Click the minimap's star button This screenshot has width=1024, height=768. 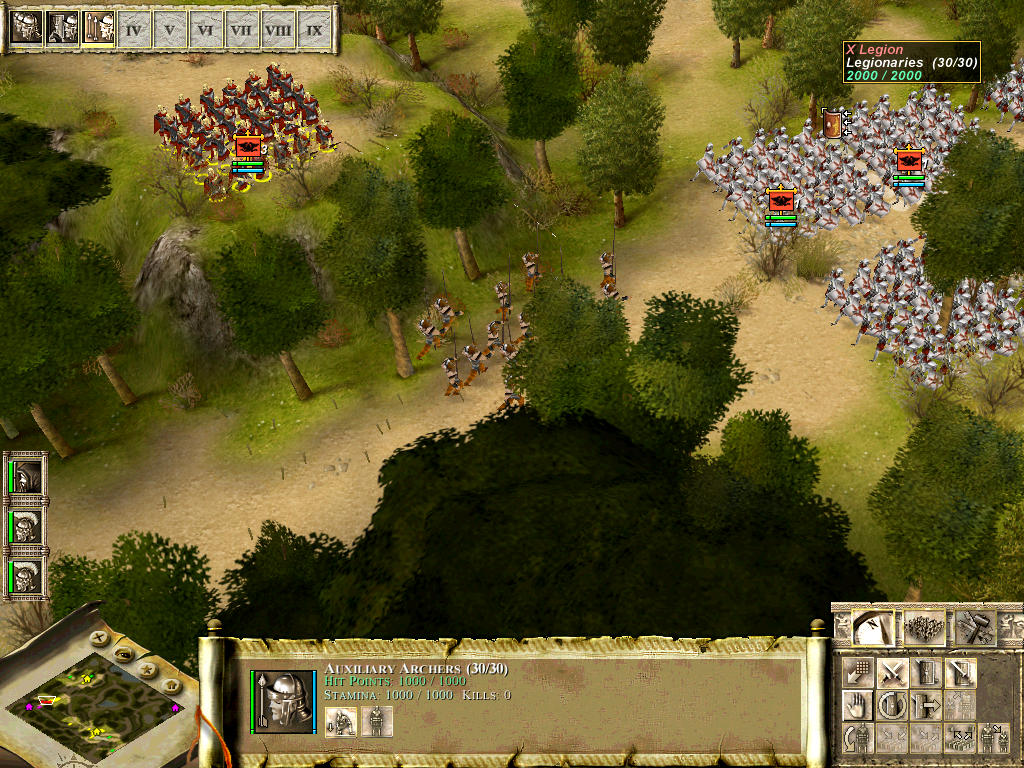(x=146, y=668)
